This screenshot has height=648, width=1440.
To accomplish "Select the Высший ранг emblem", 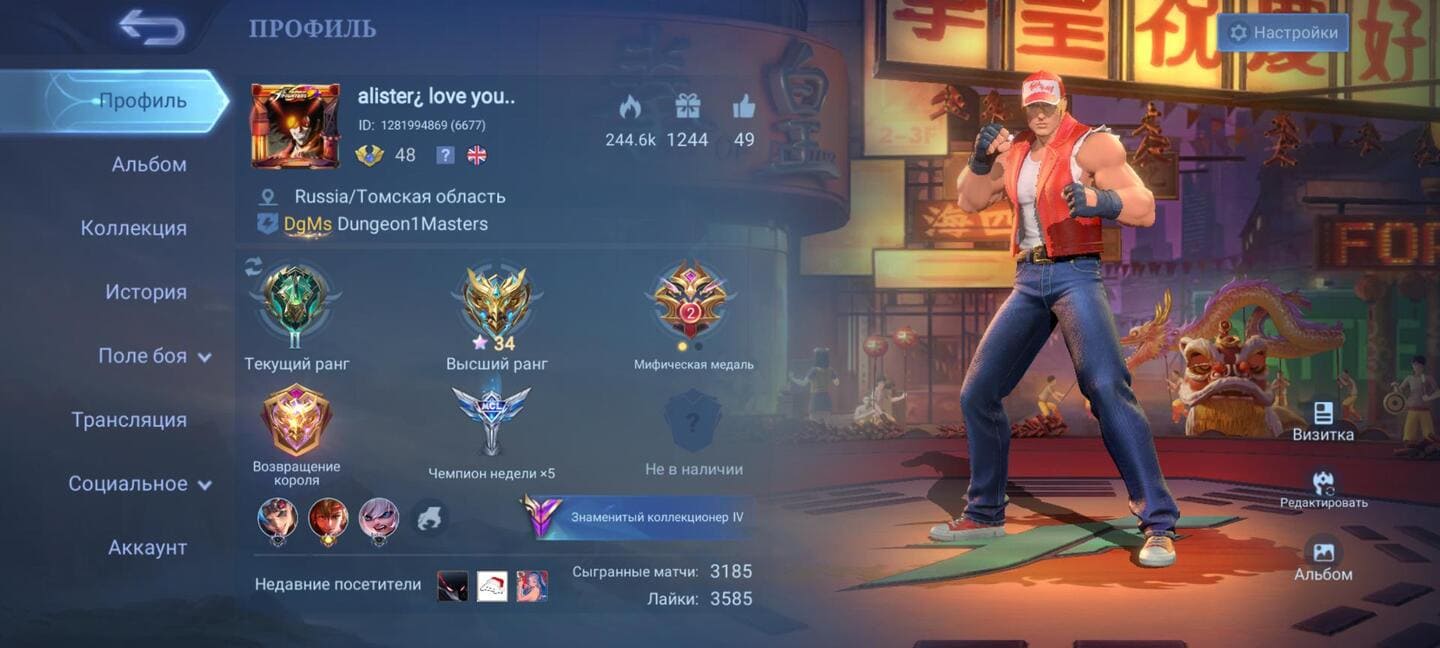I will pyautogui.click(x=496, y=303).
